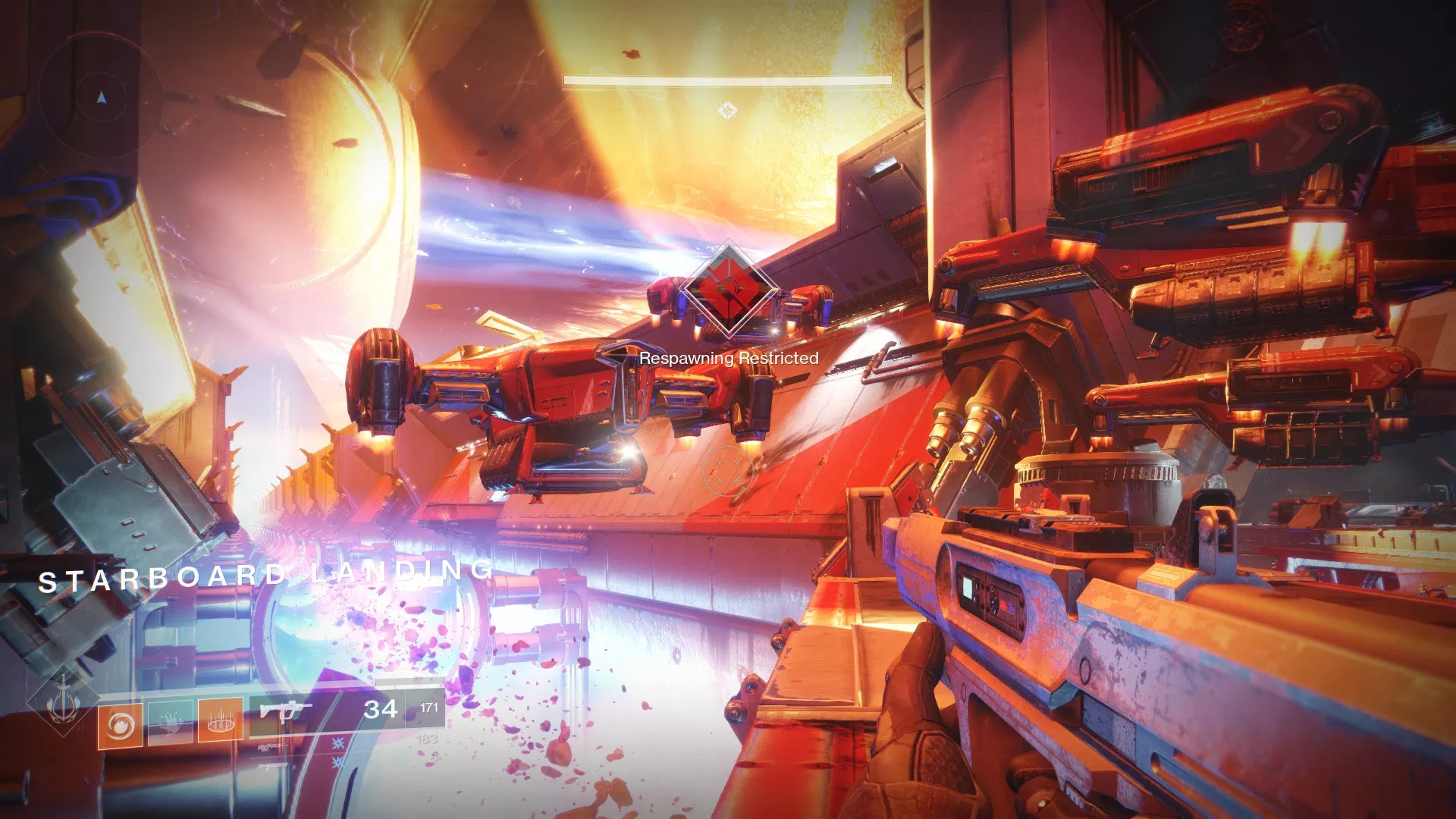Click the faded 183 ammo count below the HUD
The width and height of the screenshot is (1456, 819).
[x=428, y=740]
